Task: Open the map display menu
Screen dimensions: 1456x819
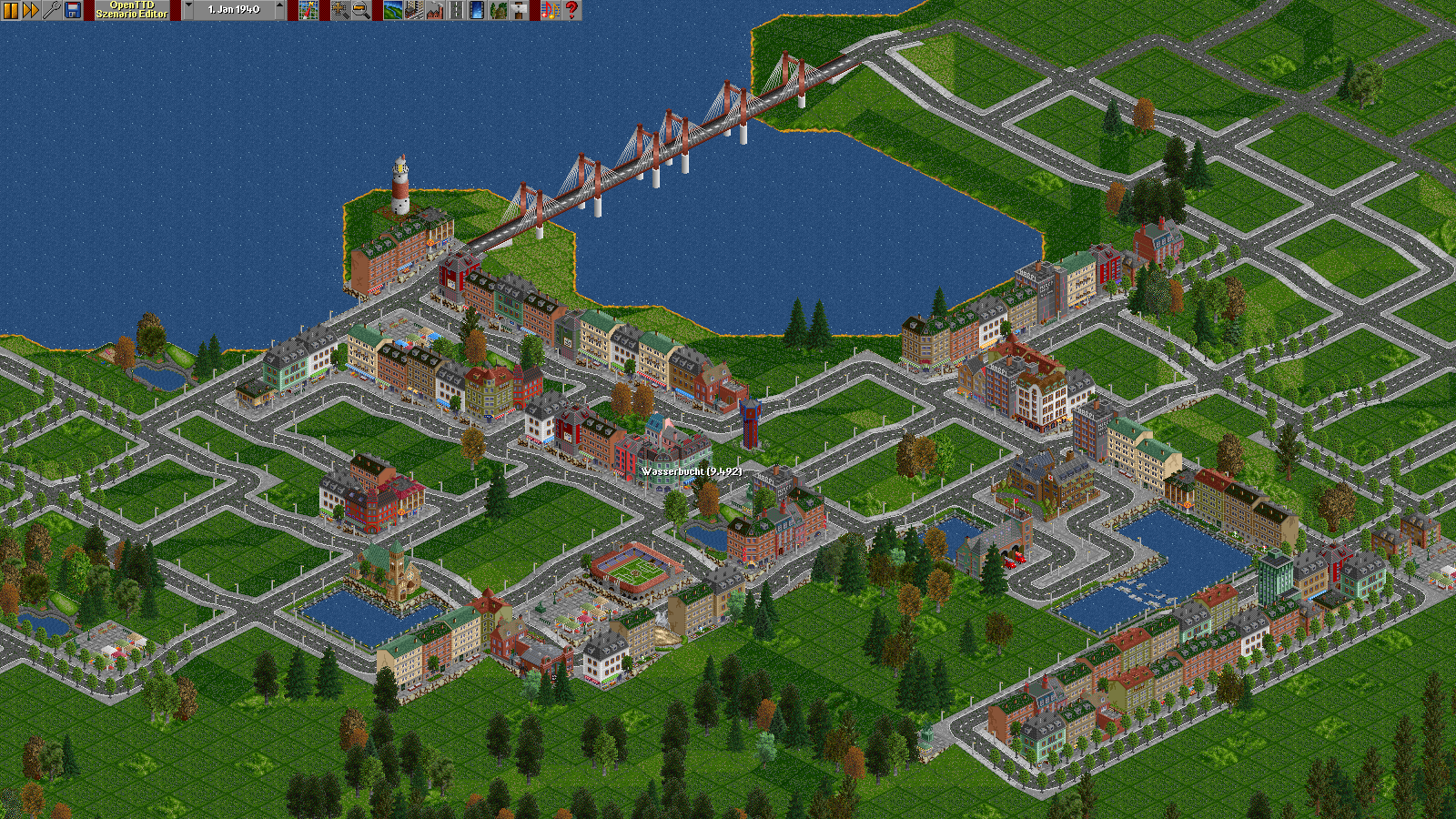Action: [308, 10]
